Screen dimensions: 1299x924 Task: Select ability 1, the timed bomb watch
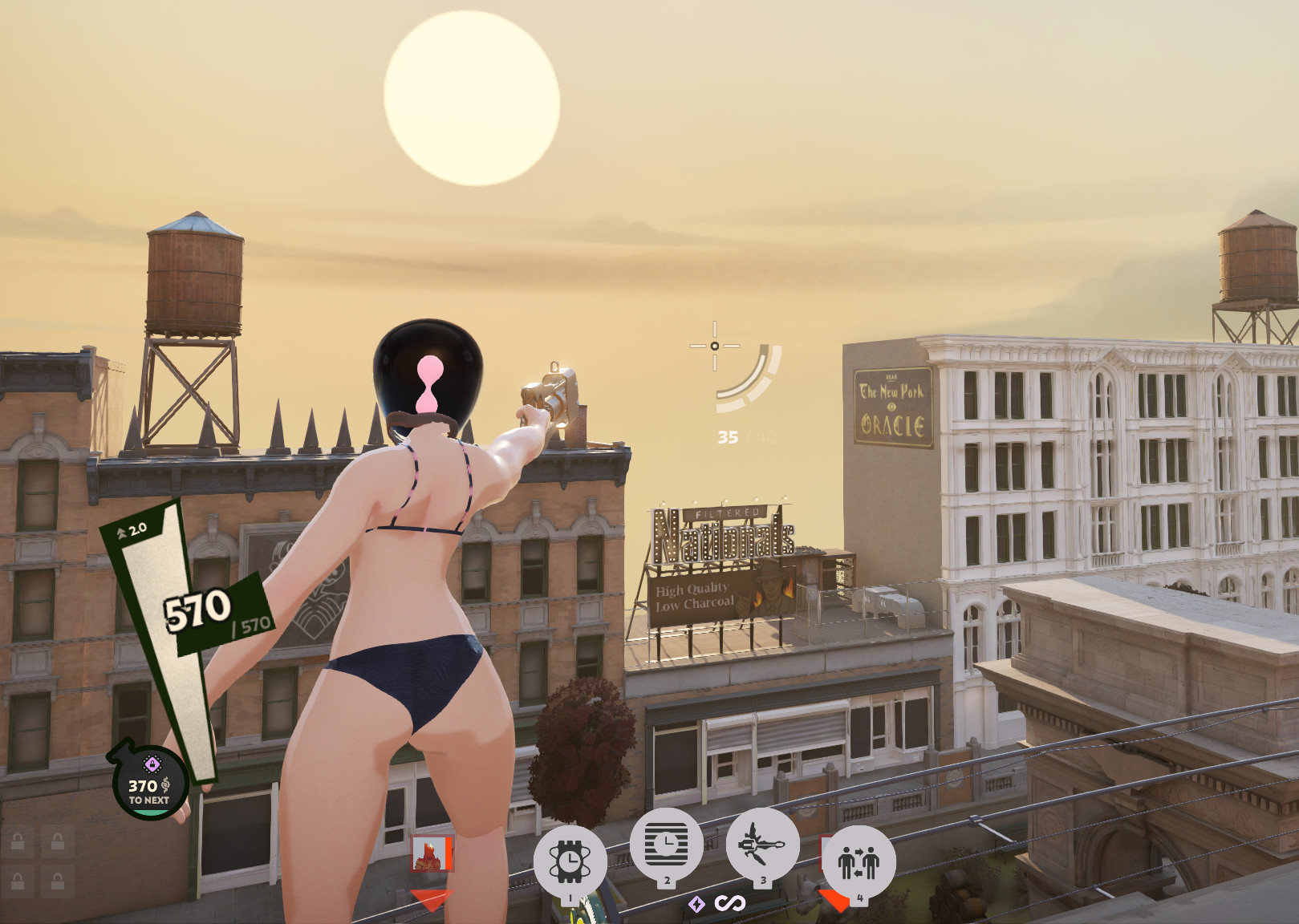[x=570, y=860]
